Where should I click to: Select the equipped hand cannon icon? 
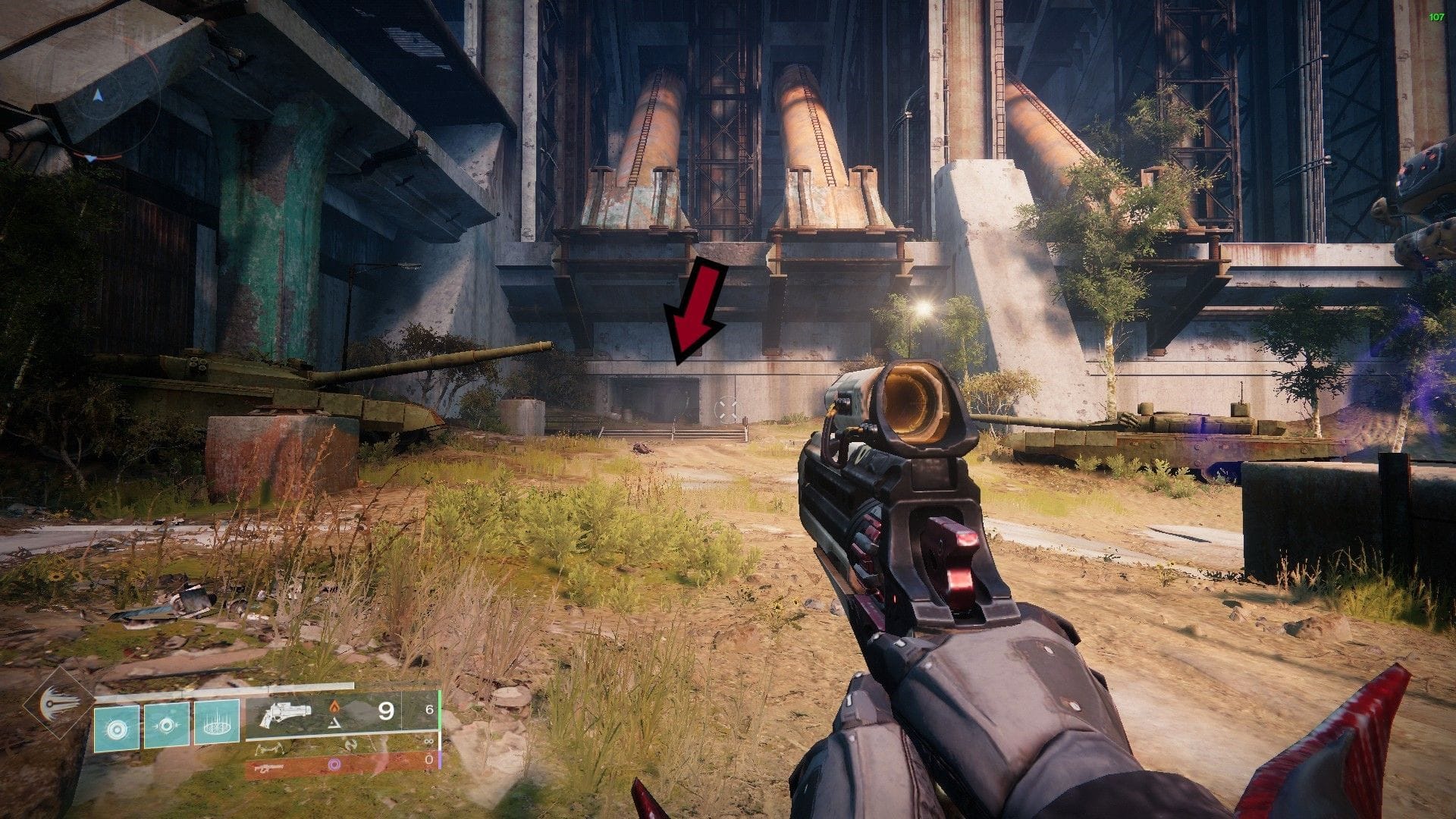(285, 713)
